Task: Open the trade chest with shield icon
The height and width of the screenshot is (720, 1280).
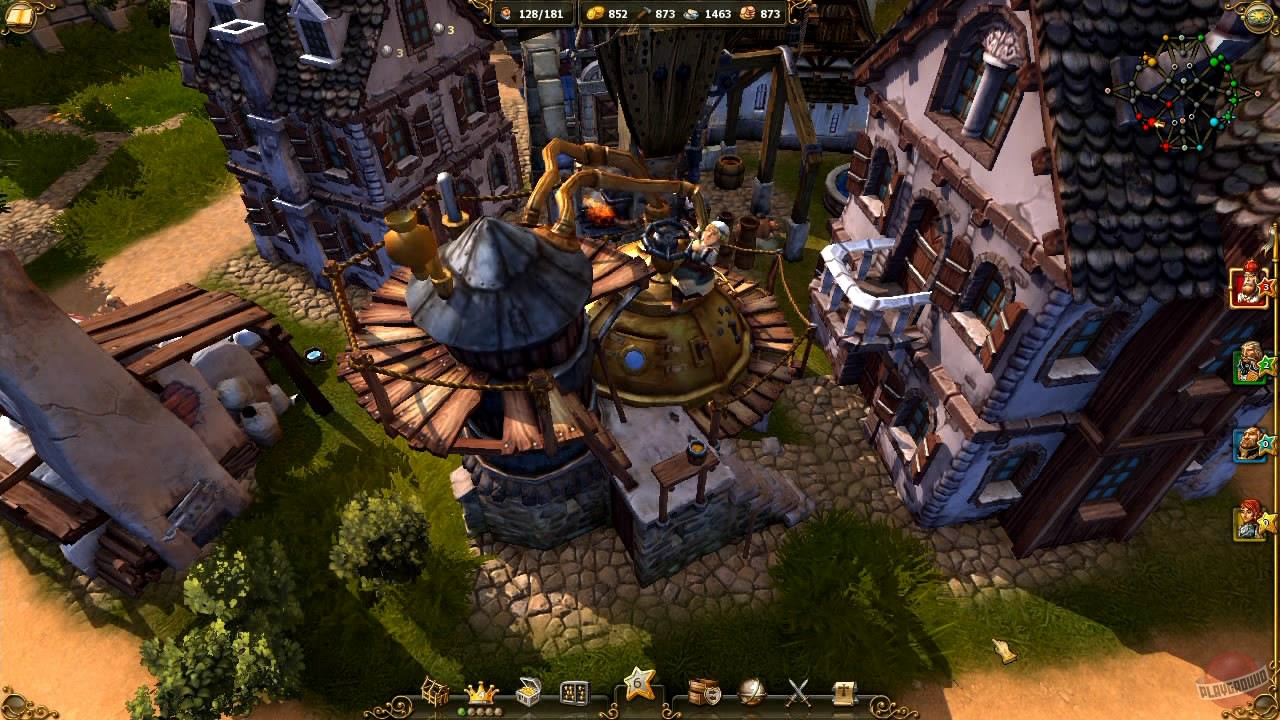Action: pyautogui.click(x=706, y=690)
